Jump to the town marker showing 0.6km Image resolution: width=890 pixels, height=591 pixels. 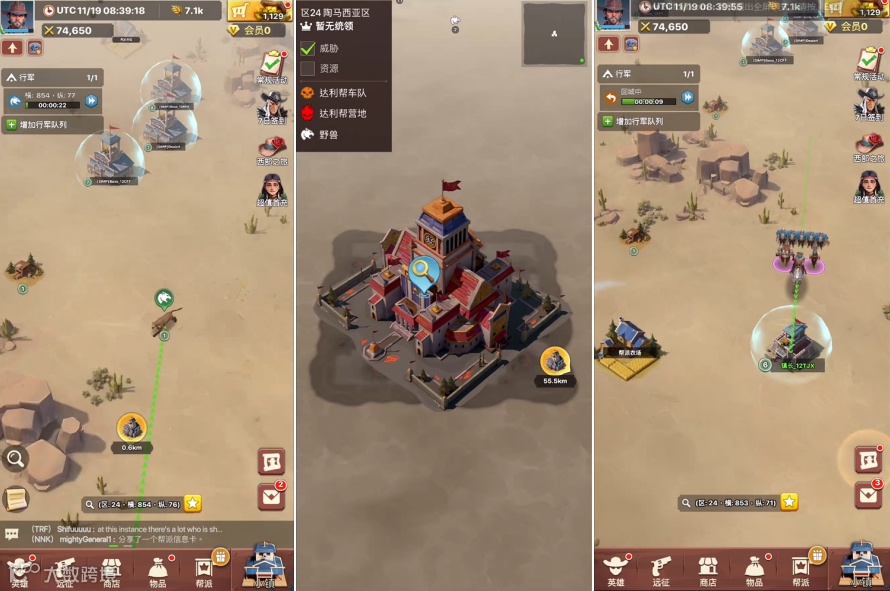pos(131,428)
